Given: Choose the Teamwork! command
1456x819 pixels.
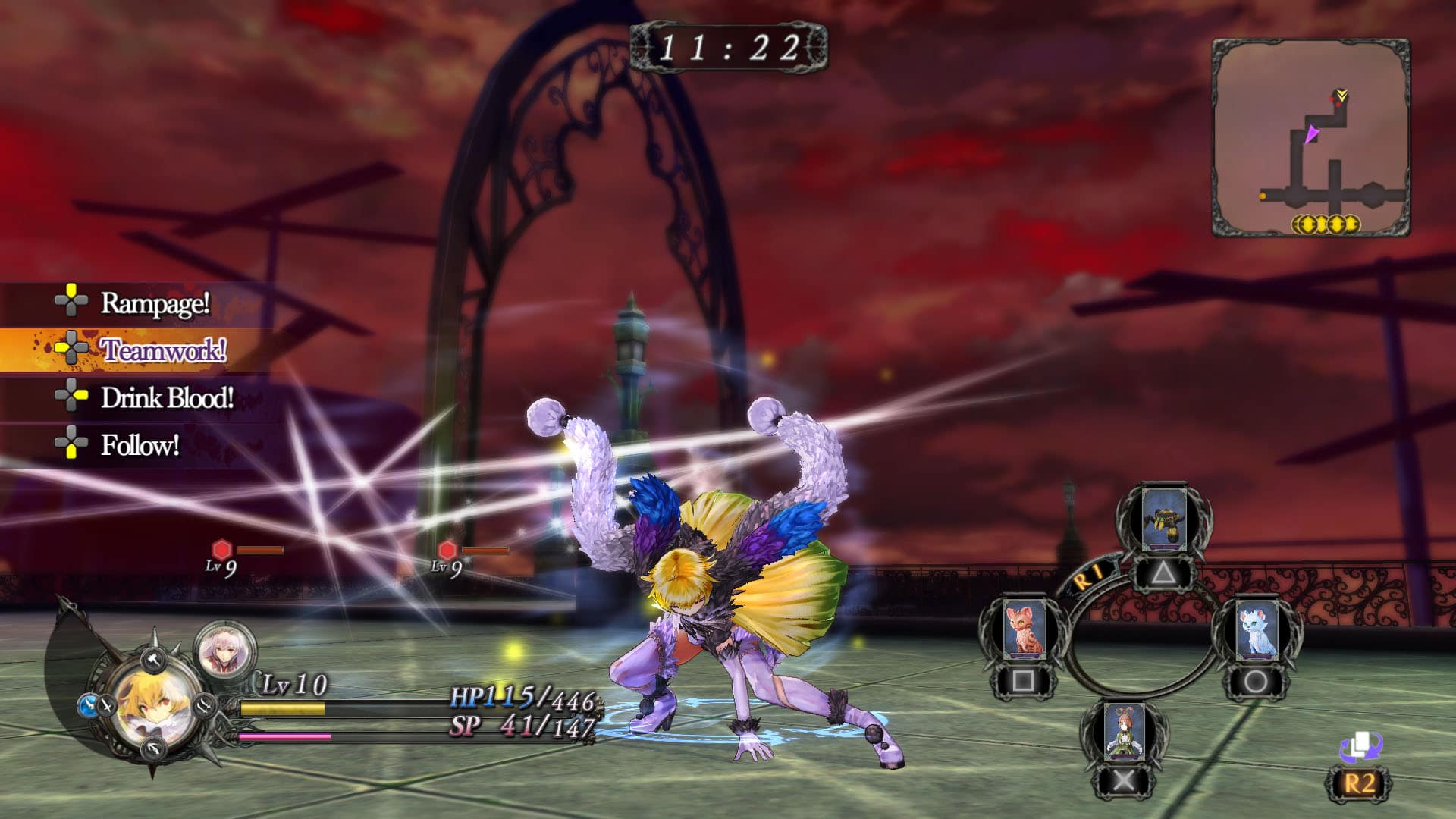Looking at the screenshot, I should click(x=162, y=350).
